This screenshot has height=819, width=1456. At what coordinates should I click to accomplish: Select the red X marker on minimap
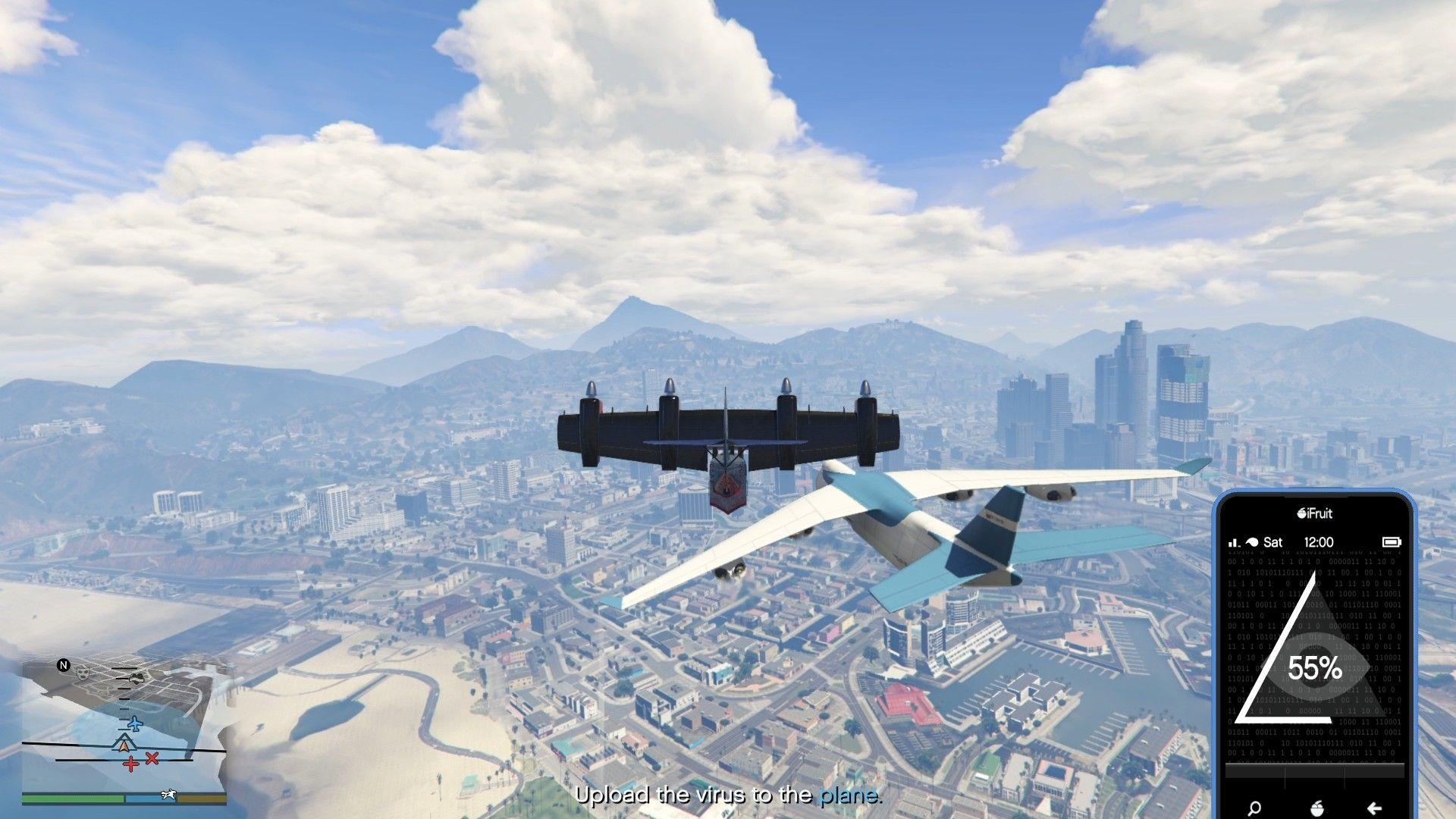click(152, 758)
